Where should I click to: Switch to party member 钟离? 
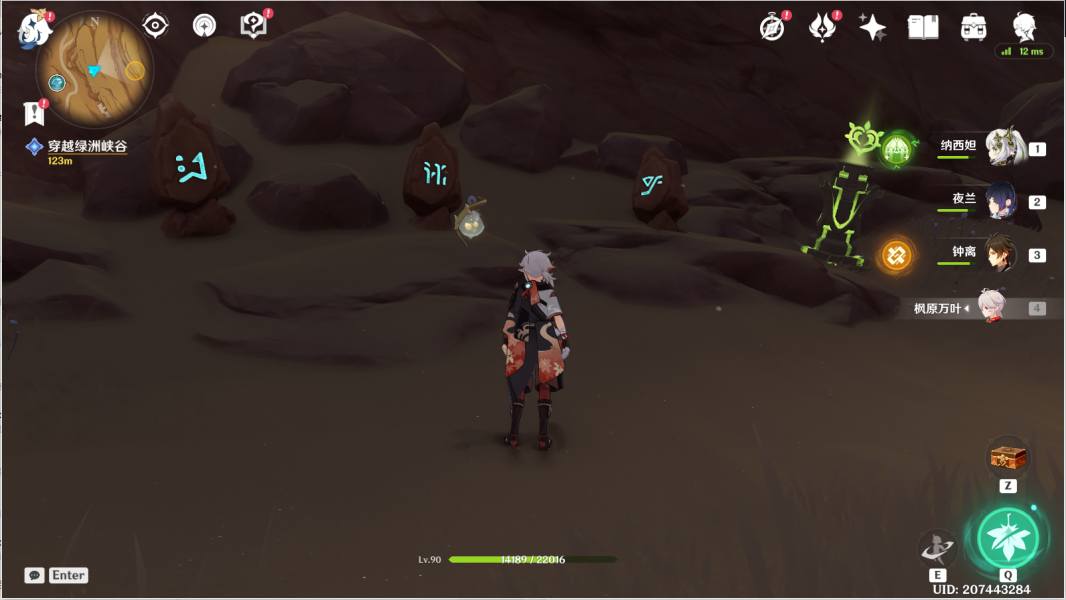1001,254
